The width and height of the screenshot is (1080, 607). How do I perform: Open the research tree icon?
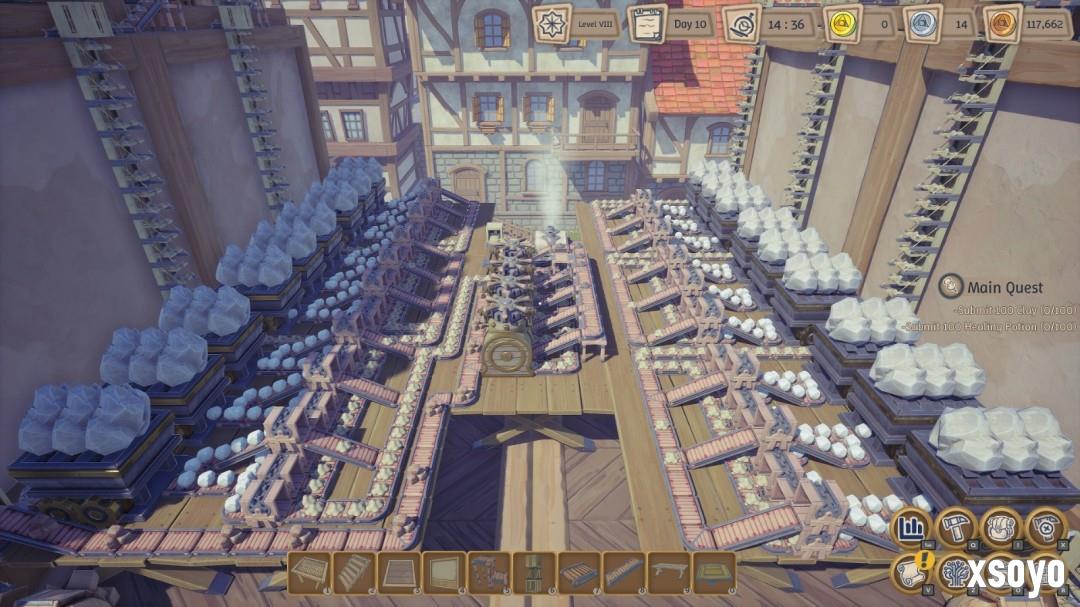957,573
